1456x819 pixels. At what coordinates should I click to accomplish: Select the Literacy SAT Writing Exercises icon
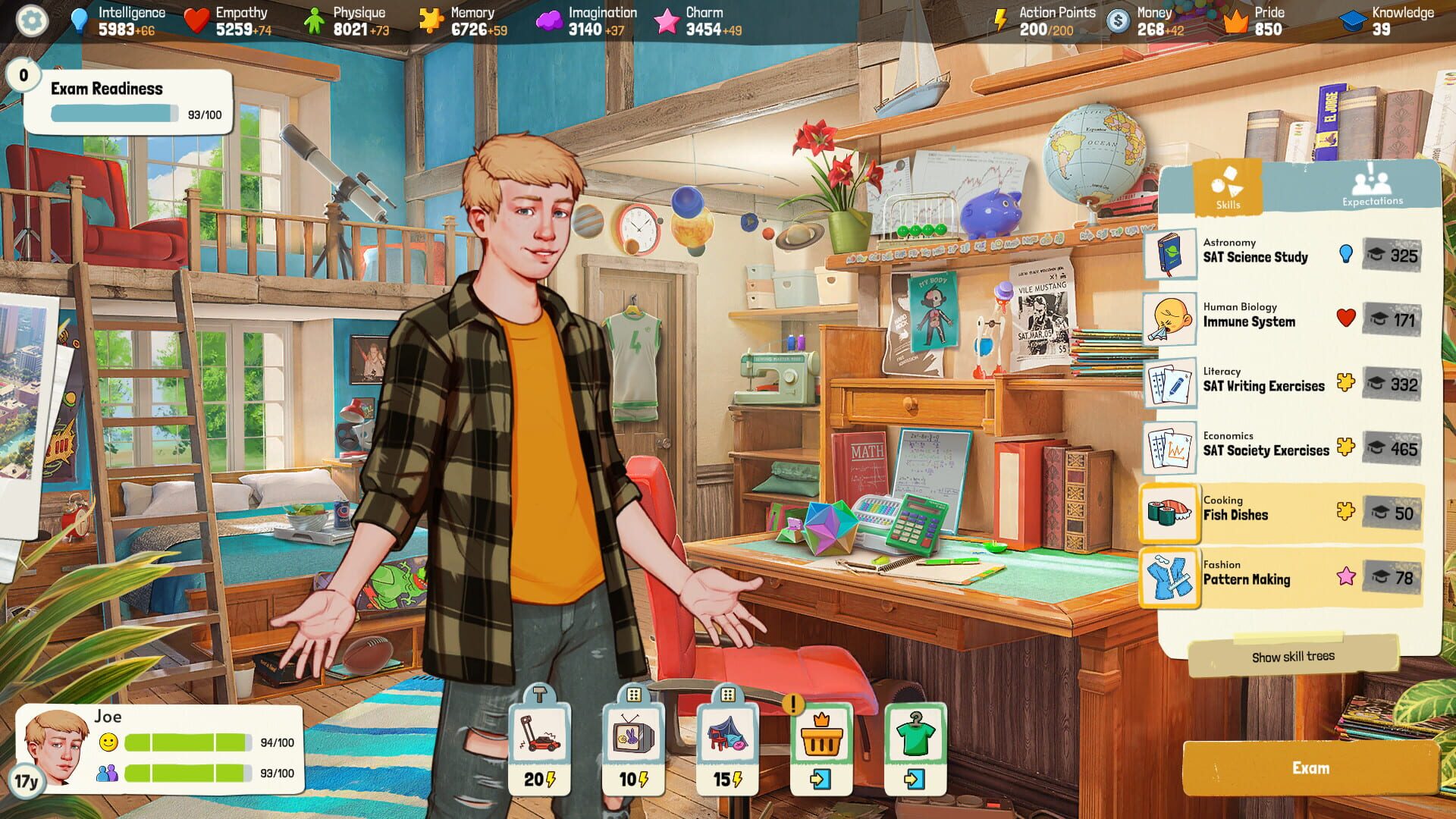click(x=1170, y=382)
